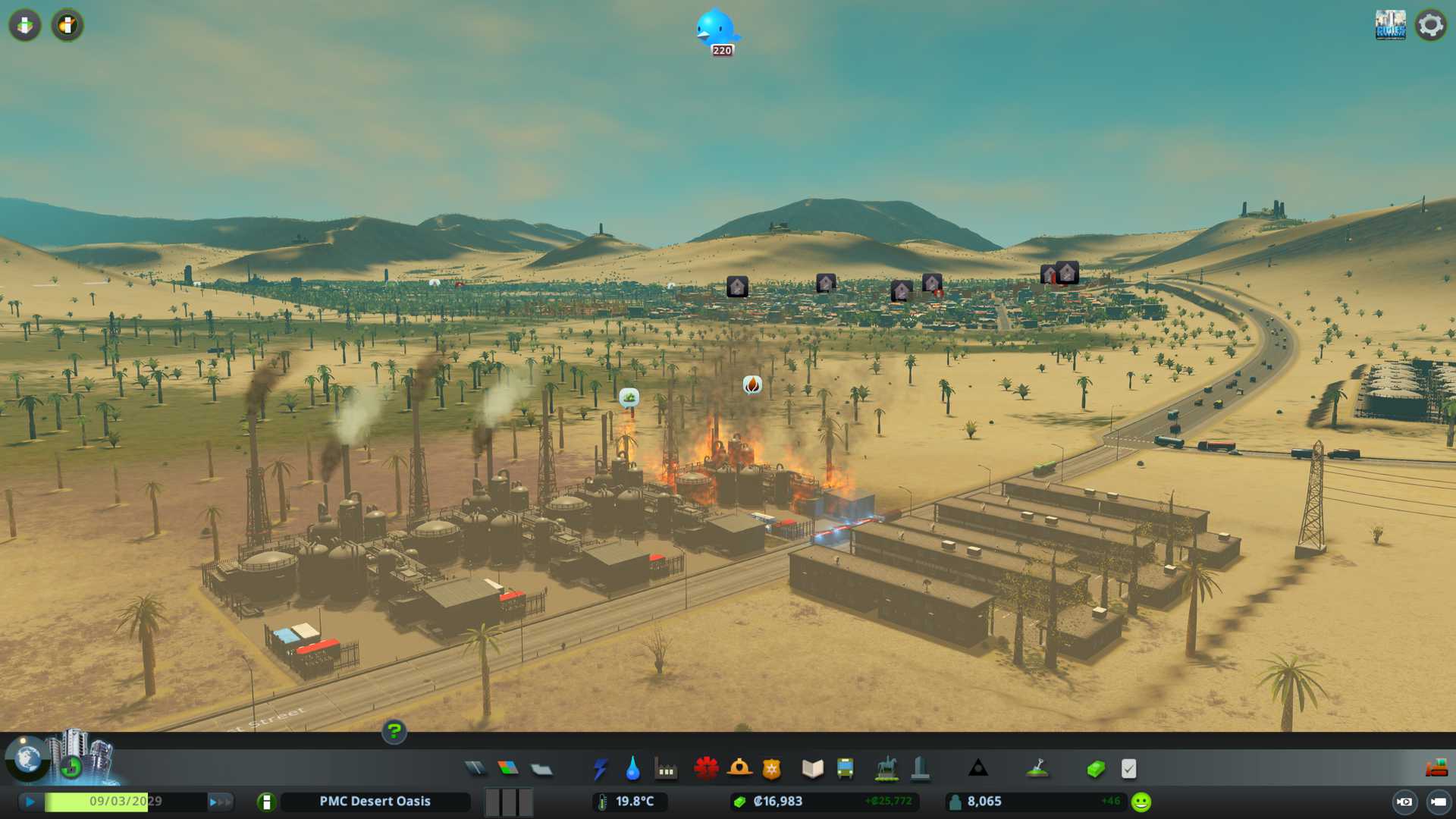Open Chirper blue bird feed

pos(717,30)
